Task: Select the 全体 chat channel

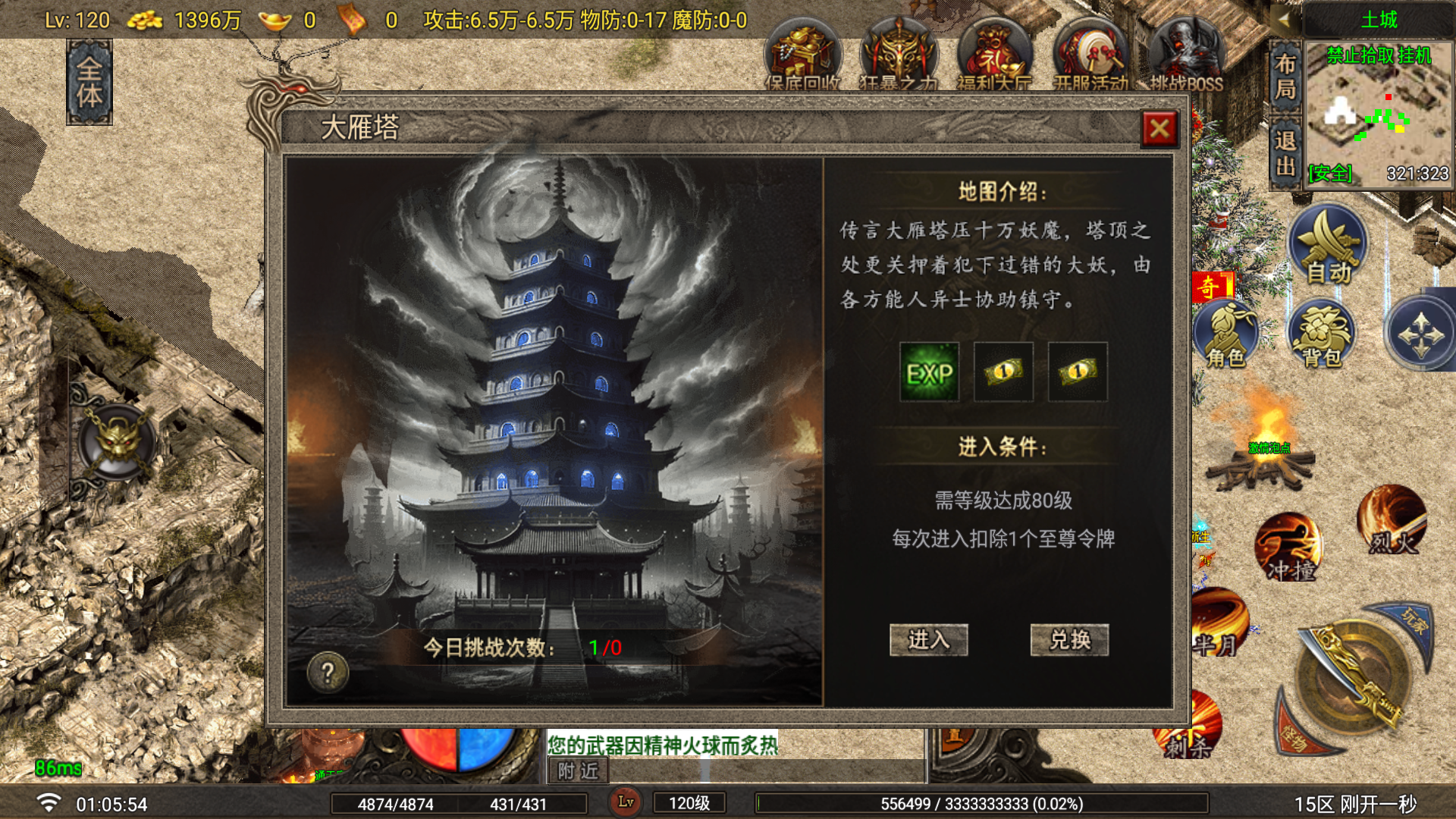Action: 90,80
